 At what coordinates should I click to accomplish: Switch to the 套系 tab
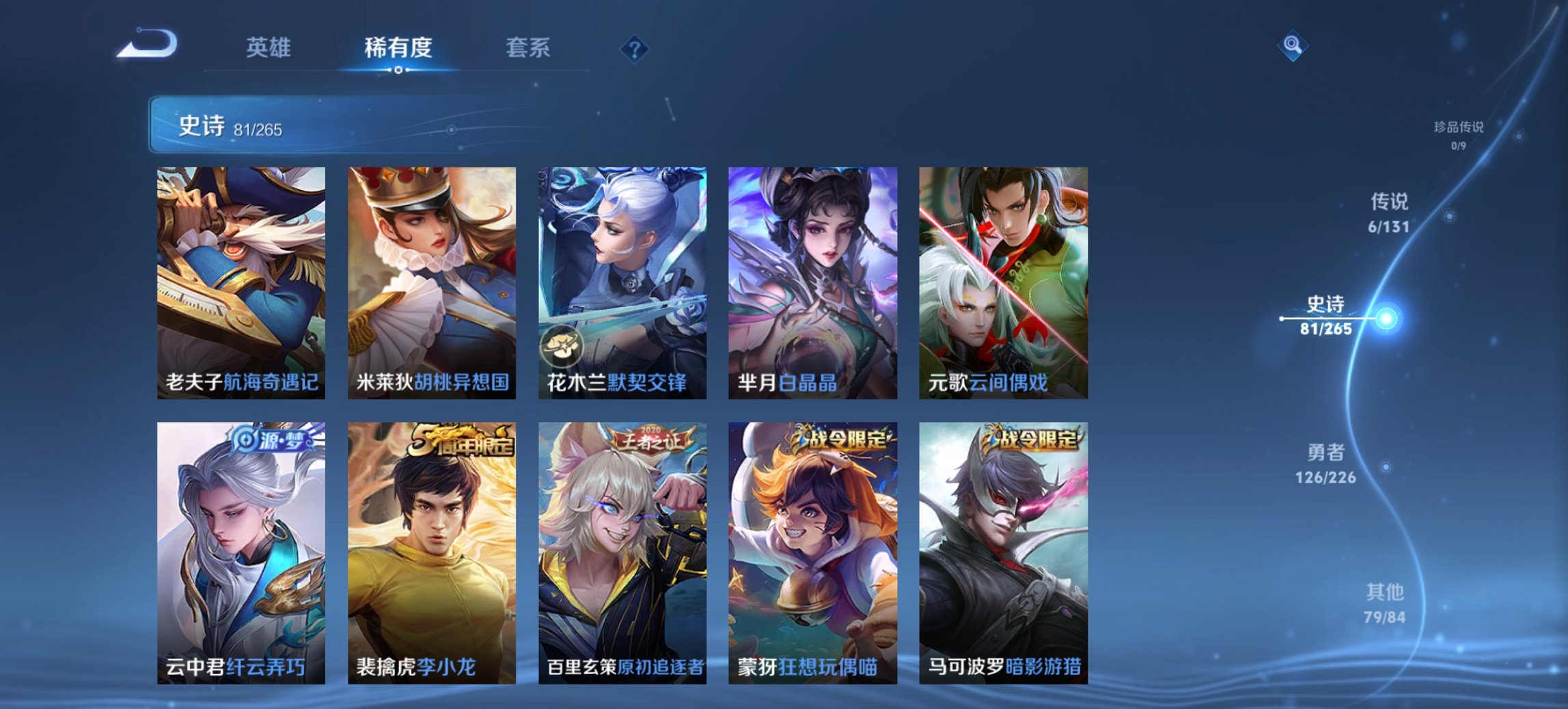527,48
